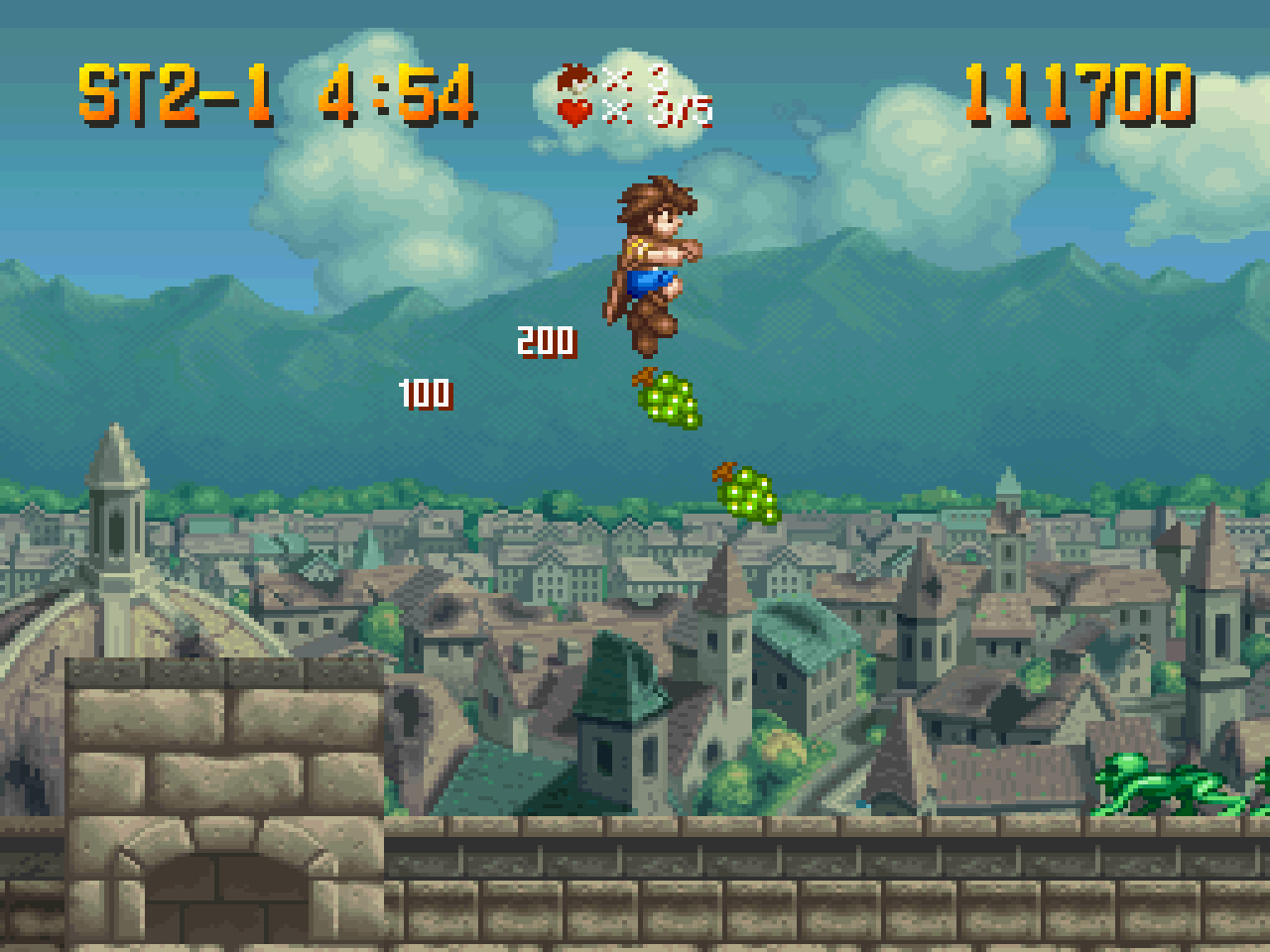This screenshot has height=952, width=1270.
Task: Select the heart life icon in the HUD
Action: click(573, 111)
